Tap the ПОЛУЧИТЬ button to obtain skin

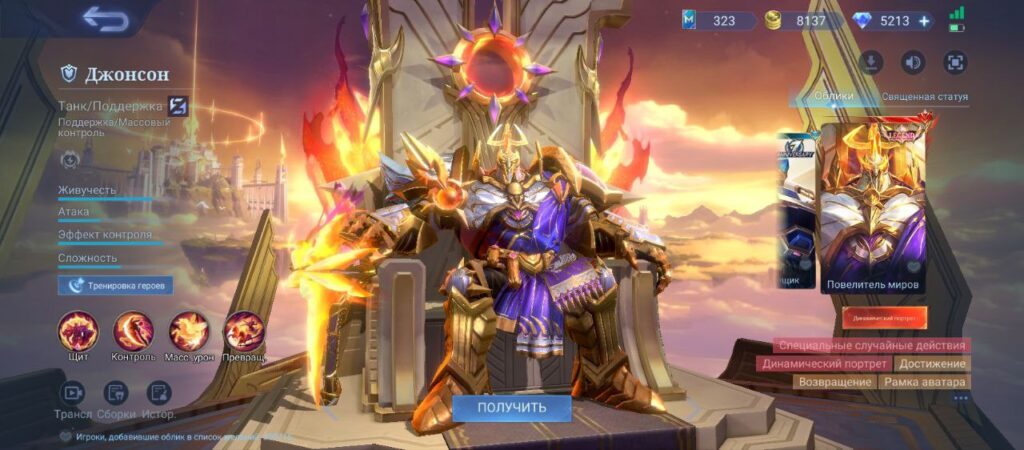[x=511, y=407]
